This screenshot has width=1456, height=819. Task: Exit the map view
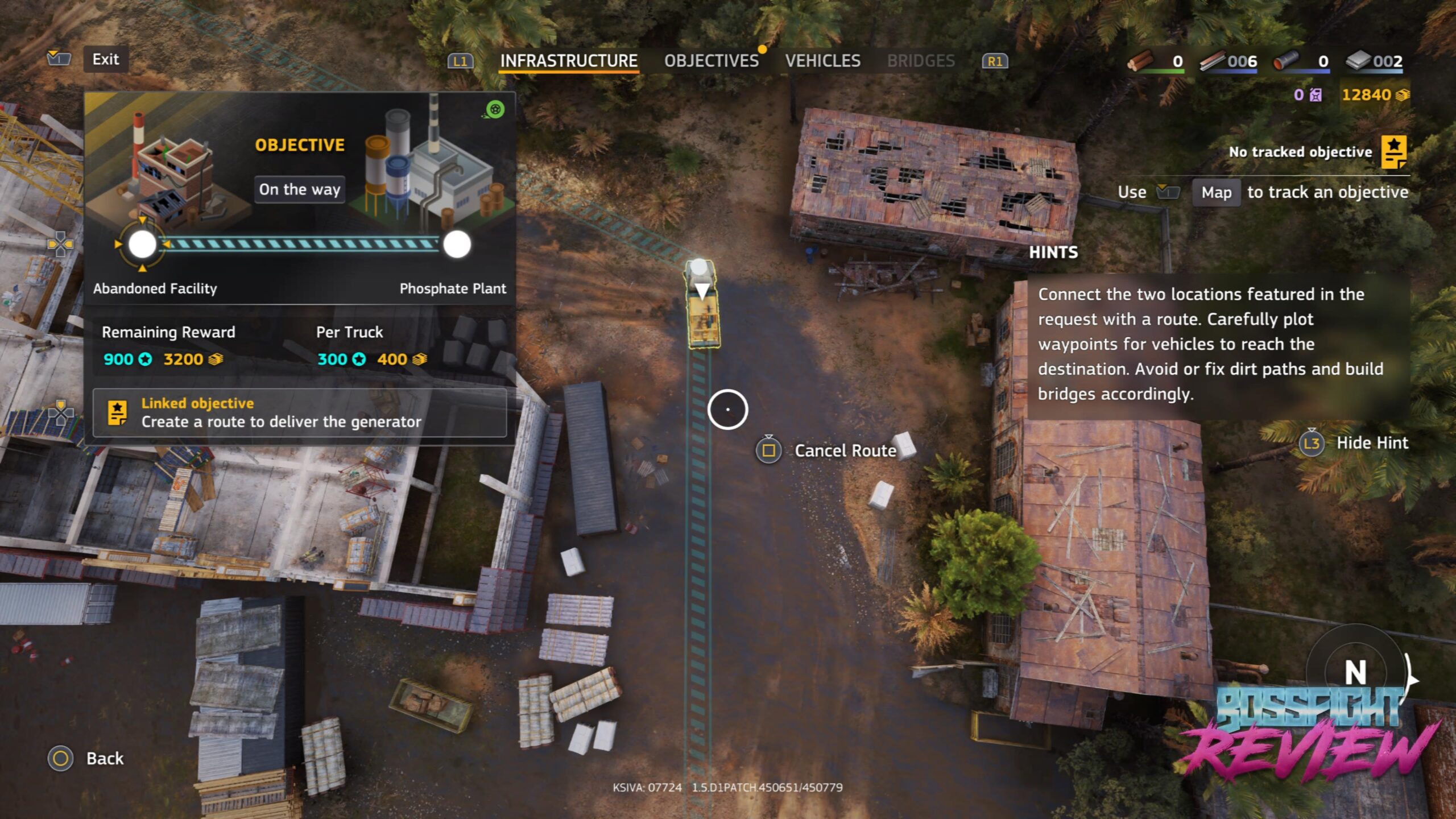(x=106, y=59)
